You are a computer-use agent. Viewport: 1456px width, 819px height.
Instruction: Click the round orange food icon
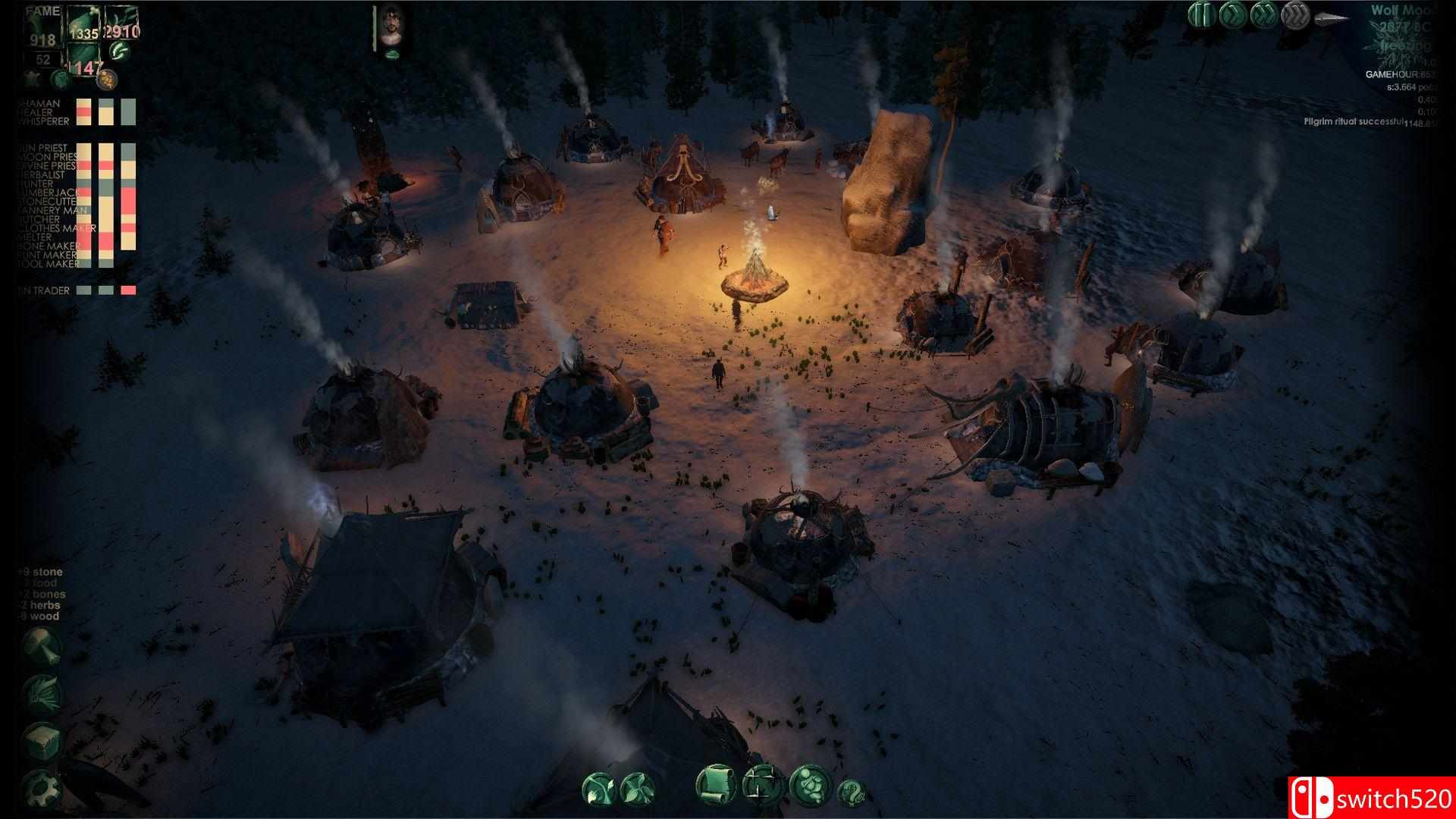click(107, 79)
